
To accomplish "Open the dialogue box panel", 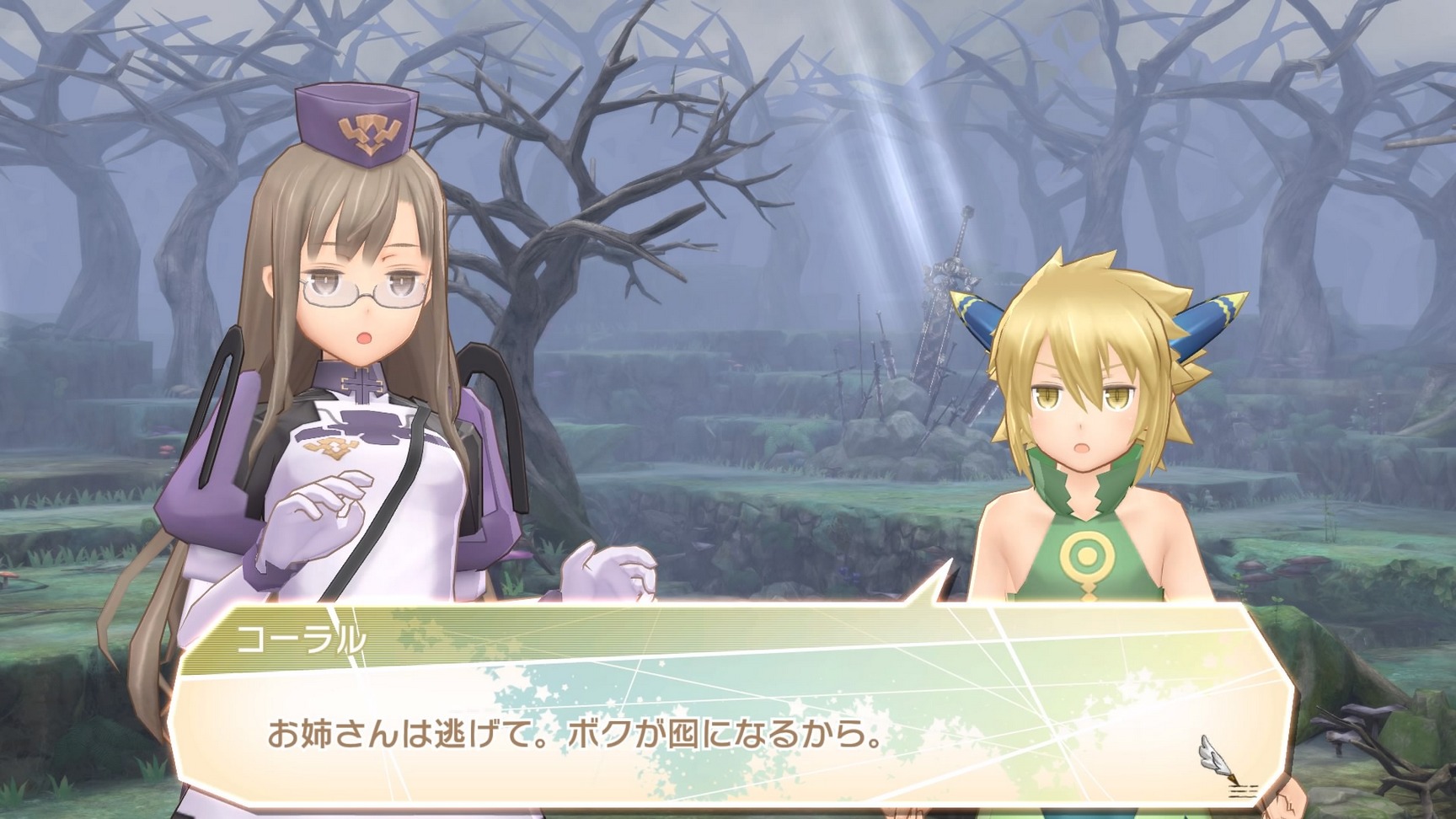I will [x=725, y=716].
